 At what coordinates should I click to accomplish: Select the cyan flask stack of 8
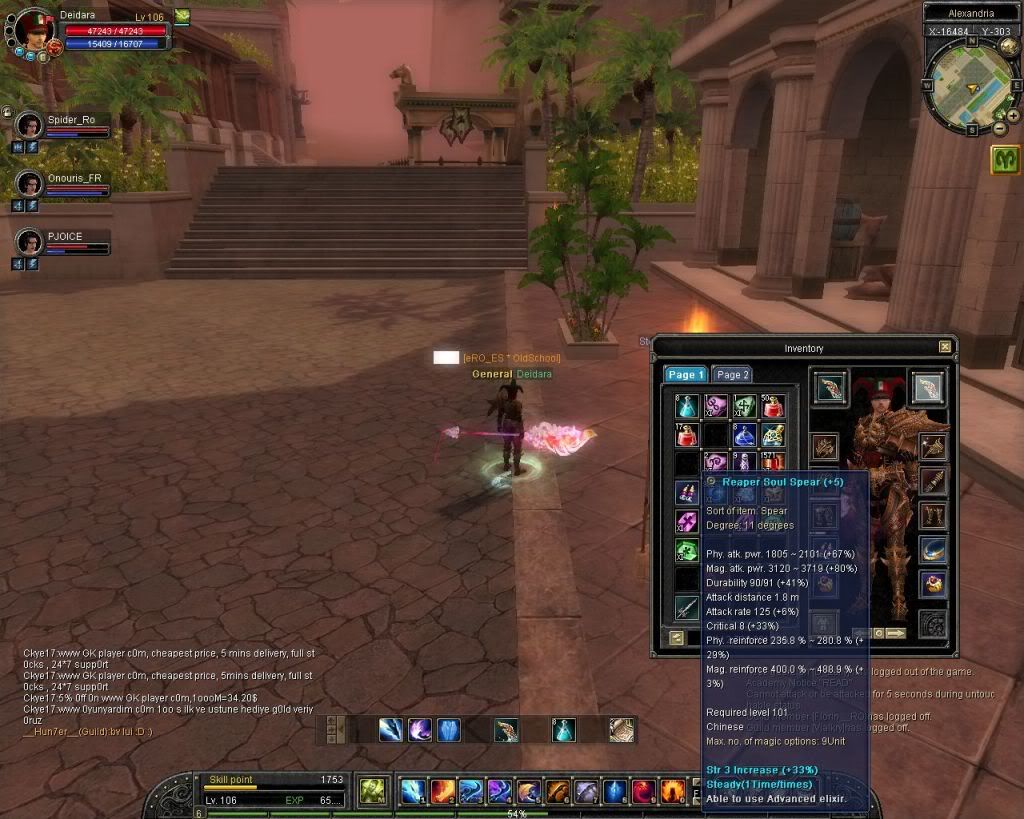pyautogui.click(x=686, y=407)
